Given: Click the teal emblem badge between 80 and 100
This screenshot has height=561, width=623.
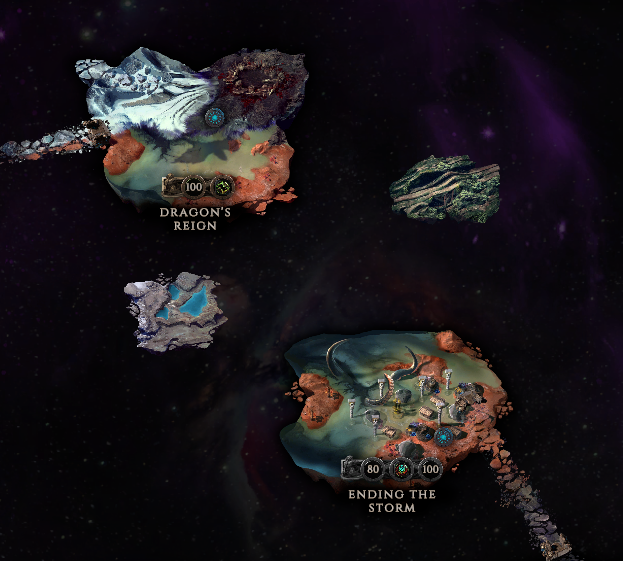Looking at the screenshot, I should click(402, 469).
